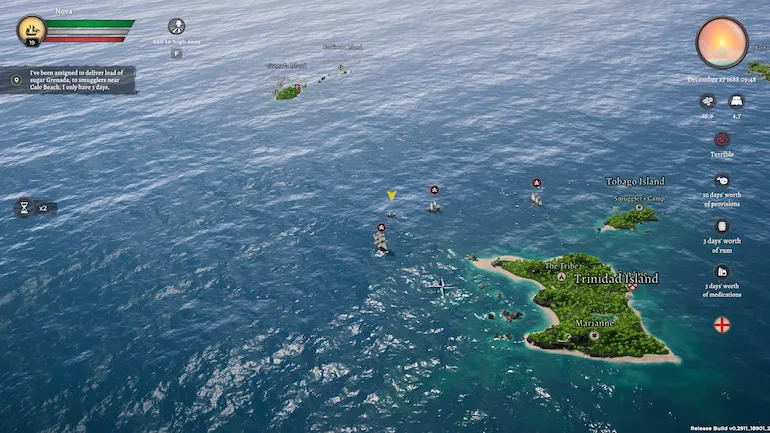Open the provisions supply icon
Image resolution: width=770 pixels, height=433 pixels.
click(721, 181)
